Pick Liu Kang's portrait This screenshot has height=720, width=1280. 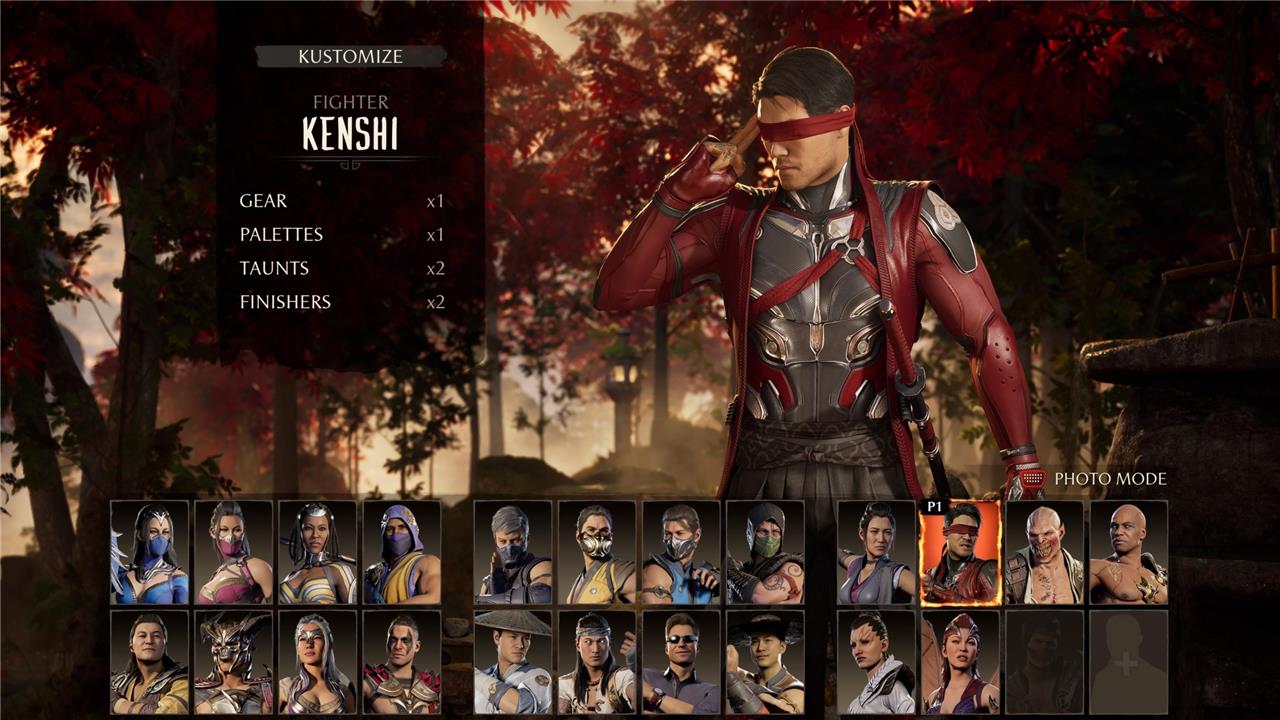(597, 662)
